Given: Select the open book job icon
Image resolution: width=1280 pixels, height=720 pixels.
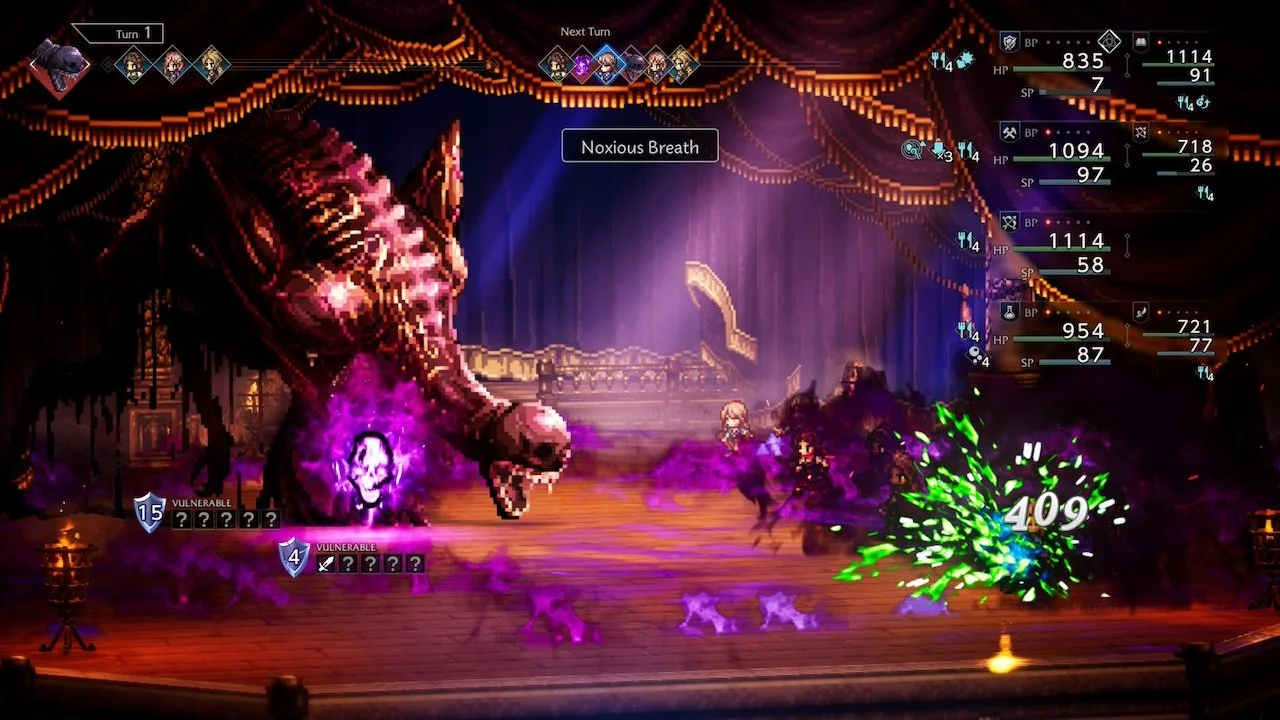Looking at the screenshot, I should click(x=1141, y=41).
